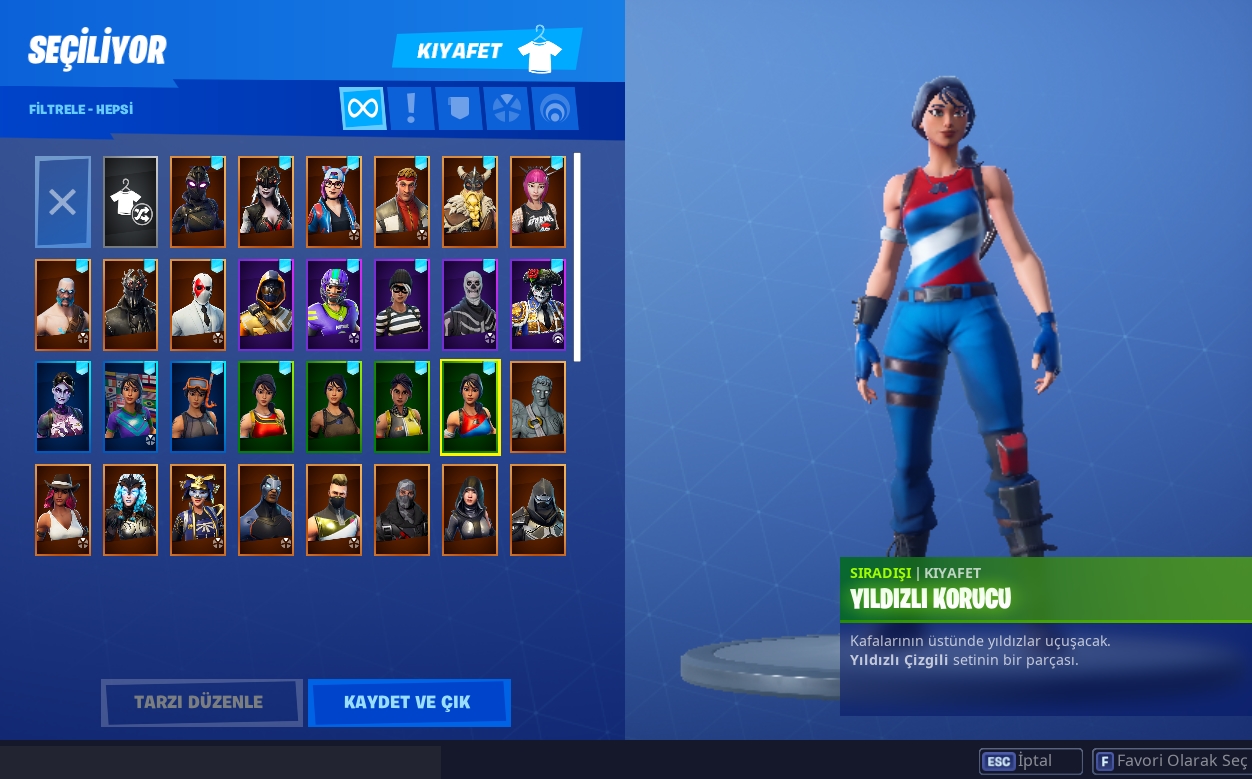The height and width of the screenshot is (779, 1252).
Task: Click the outfit list scrollbar
Action: (x=577, y=257)
